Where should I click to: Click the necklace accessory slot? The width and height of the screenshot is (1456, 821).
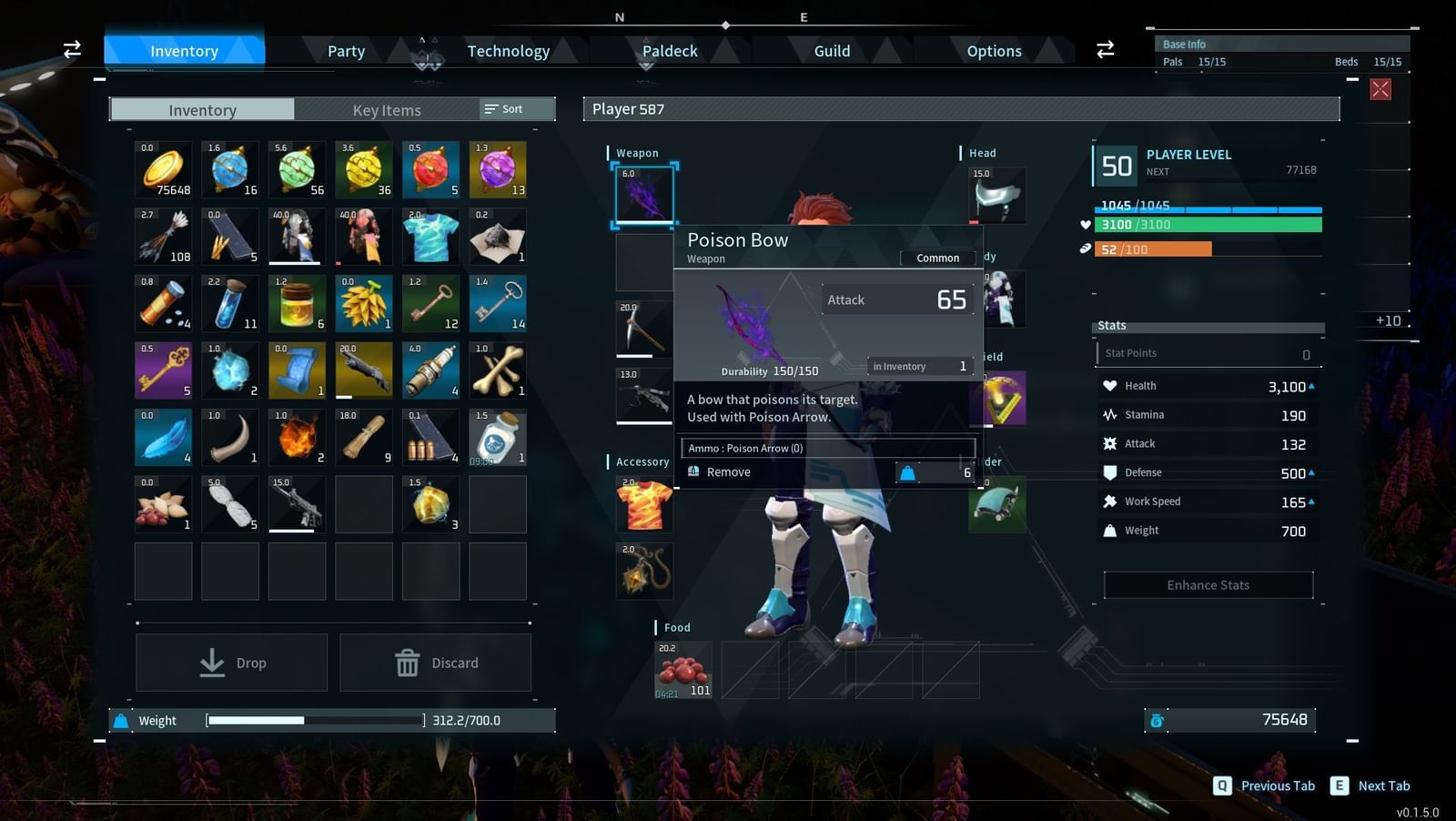(x=644, y=571)
